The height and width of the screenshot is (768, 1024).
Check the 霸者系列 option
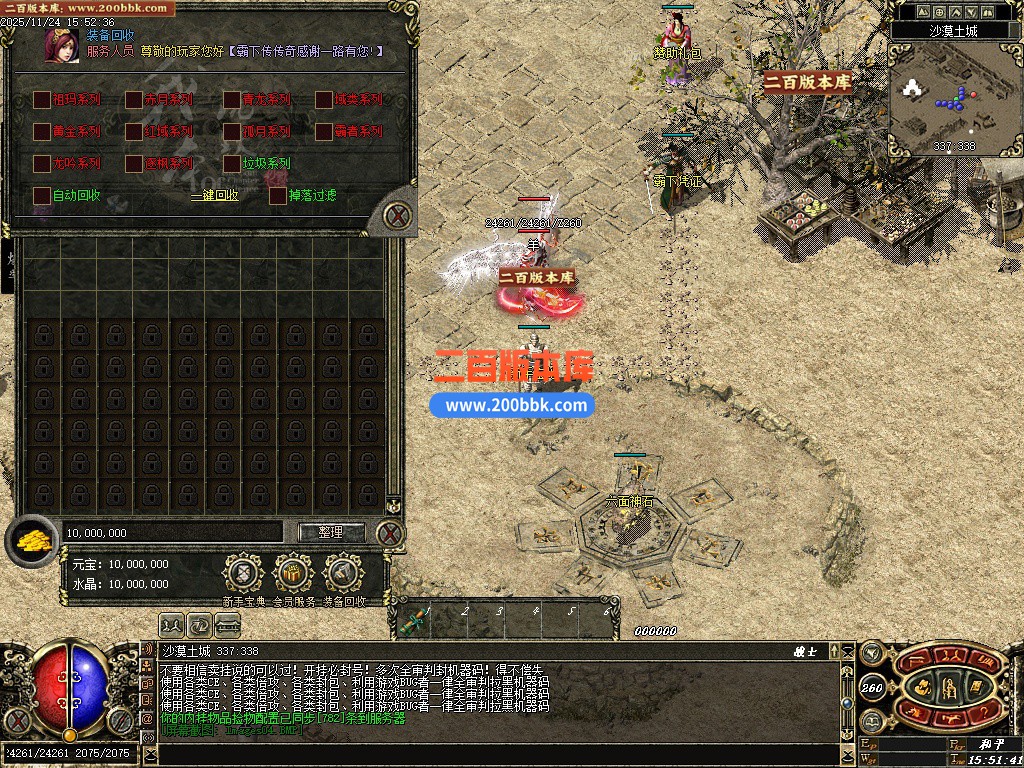324,131
